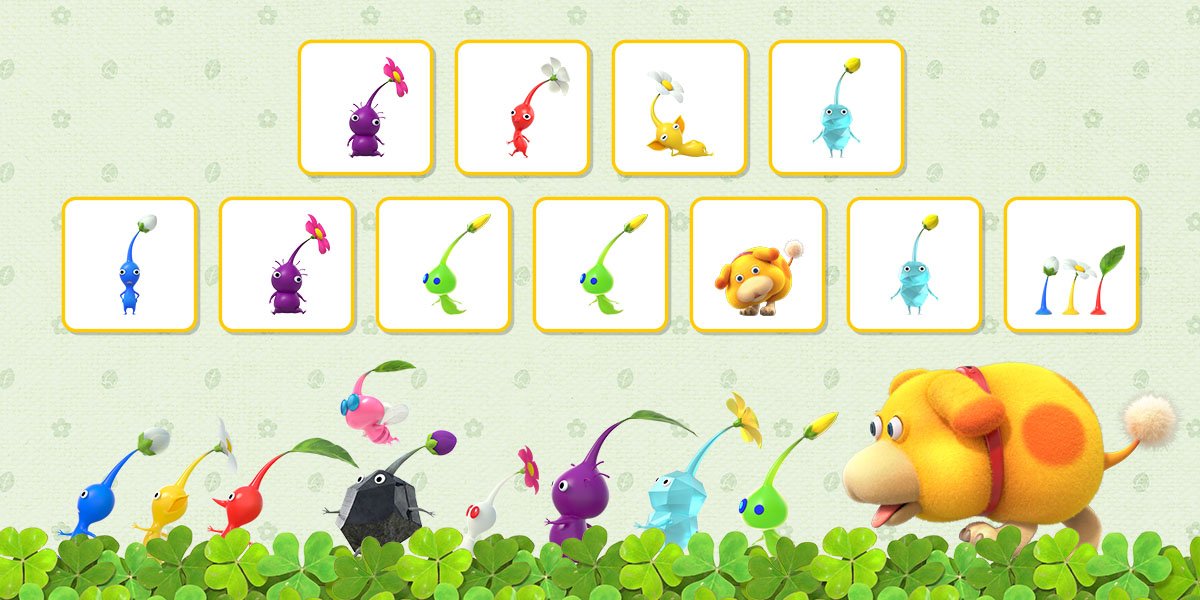This screenshot has width=1200, height=600.
Task: Choose the three Pikmin sprouts card
Action: click(x=1071, y=265)
